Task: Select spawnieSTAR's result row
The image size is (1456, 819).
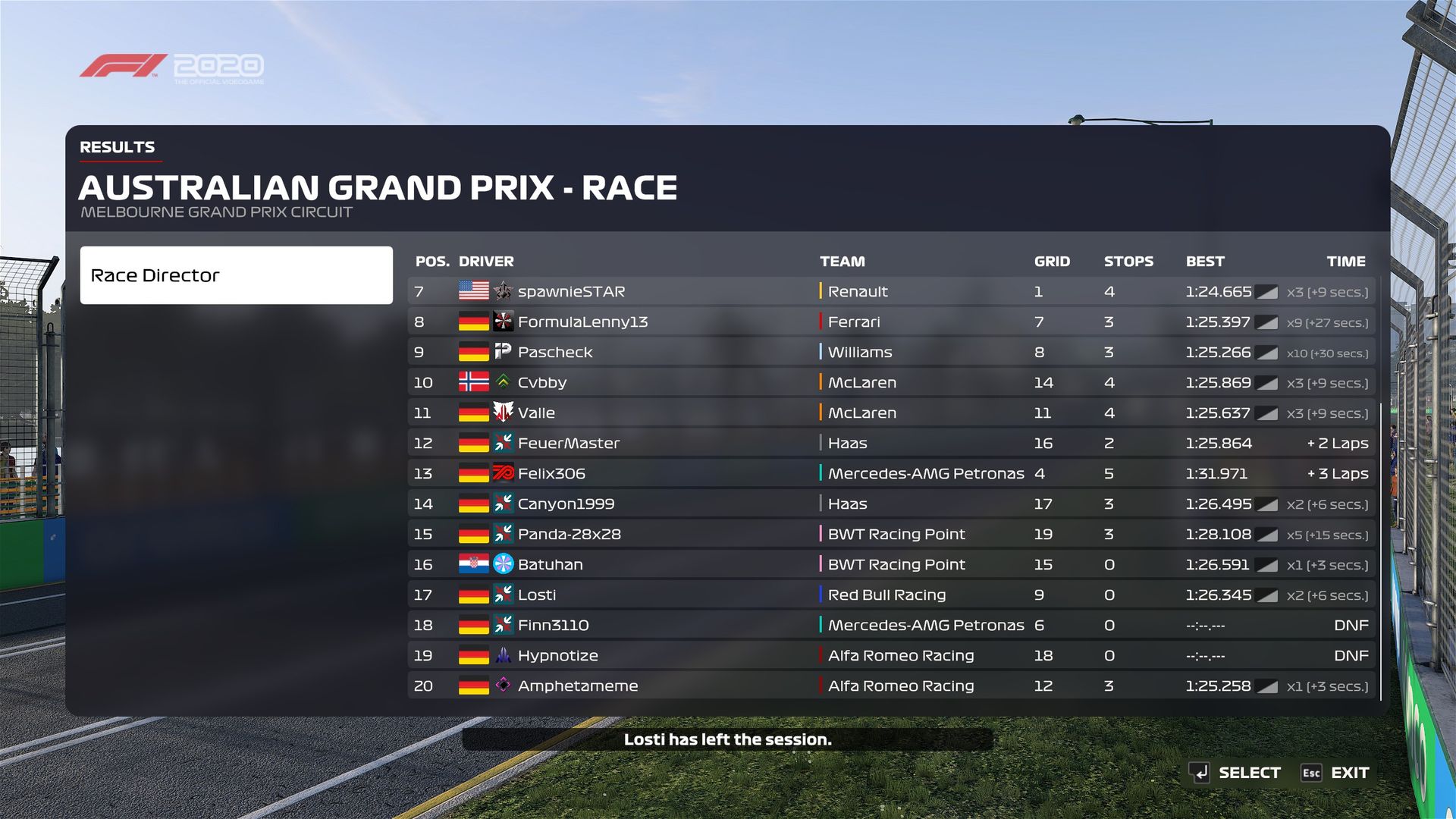Action: (890, 292)
